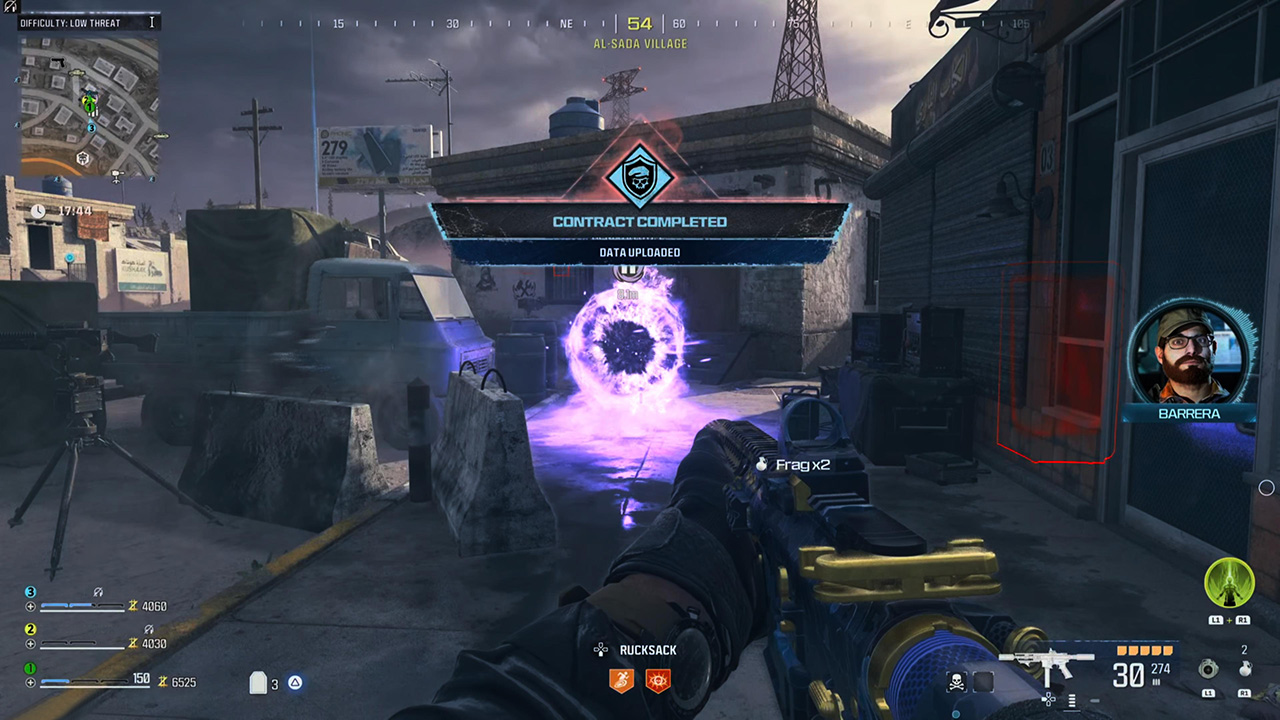Click the AL-SADA VILLAGE zone label
Viewport: 1280px width, 720px height.
click(x=639, y=43)
